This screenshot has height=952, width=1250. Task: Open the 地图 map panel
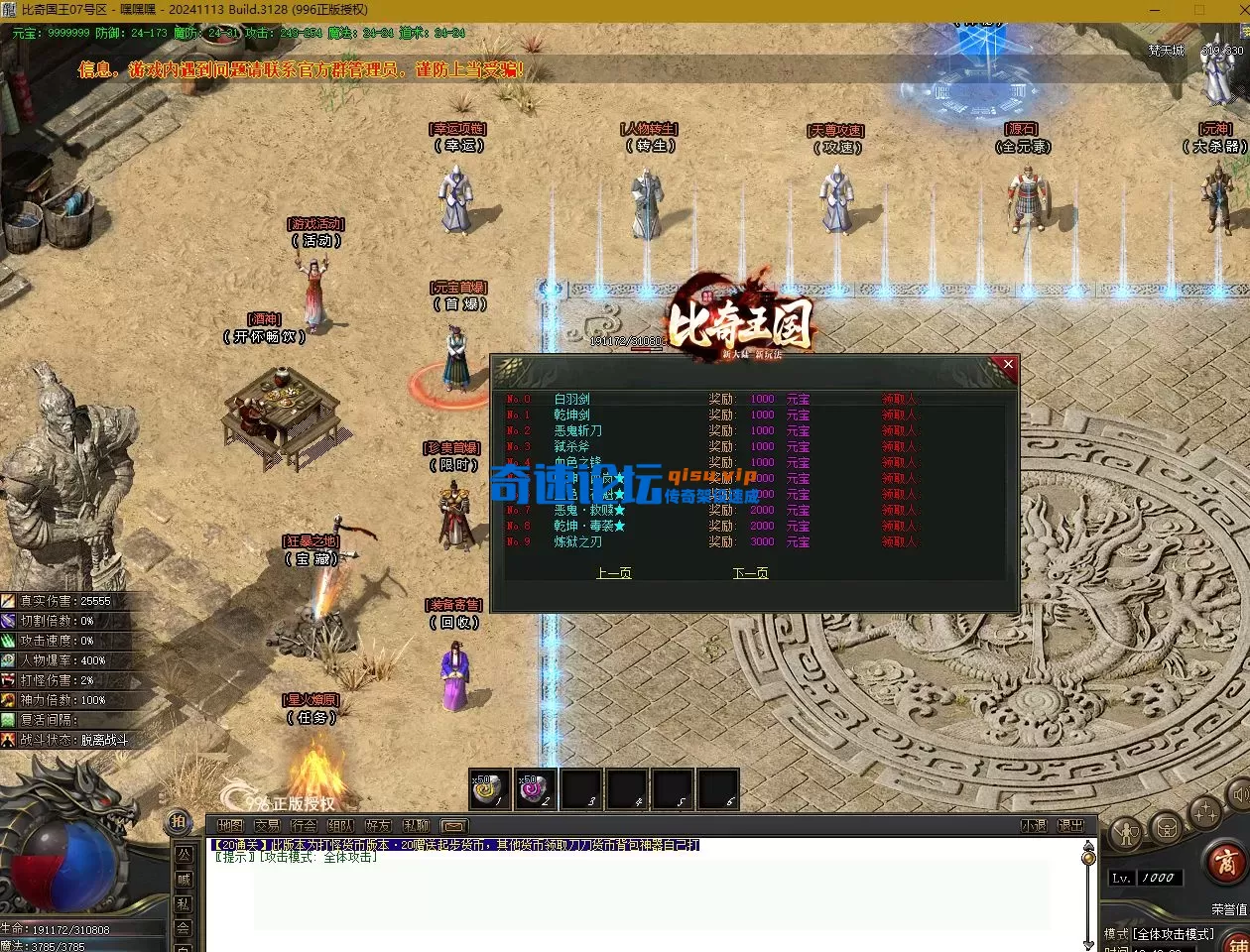230,826
